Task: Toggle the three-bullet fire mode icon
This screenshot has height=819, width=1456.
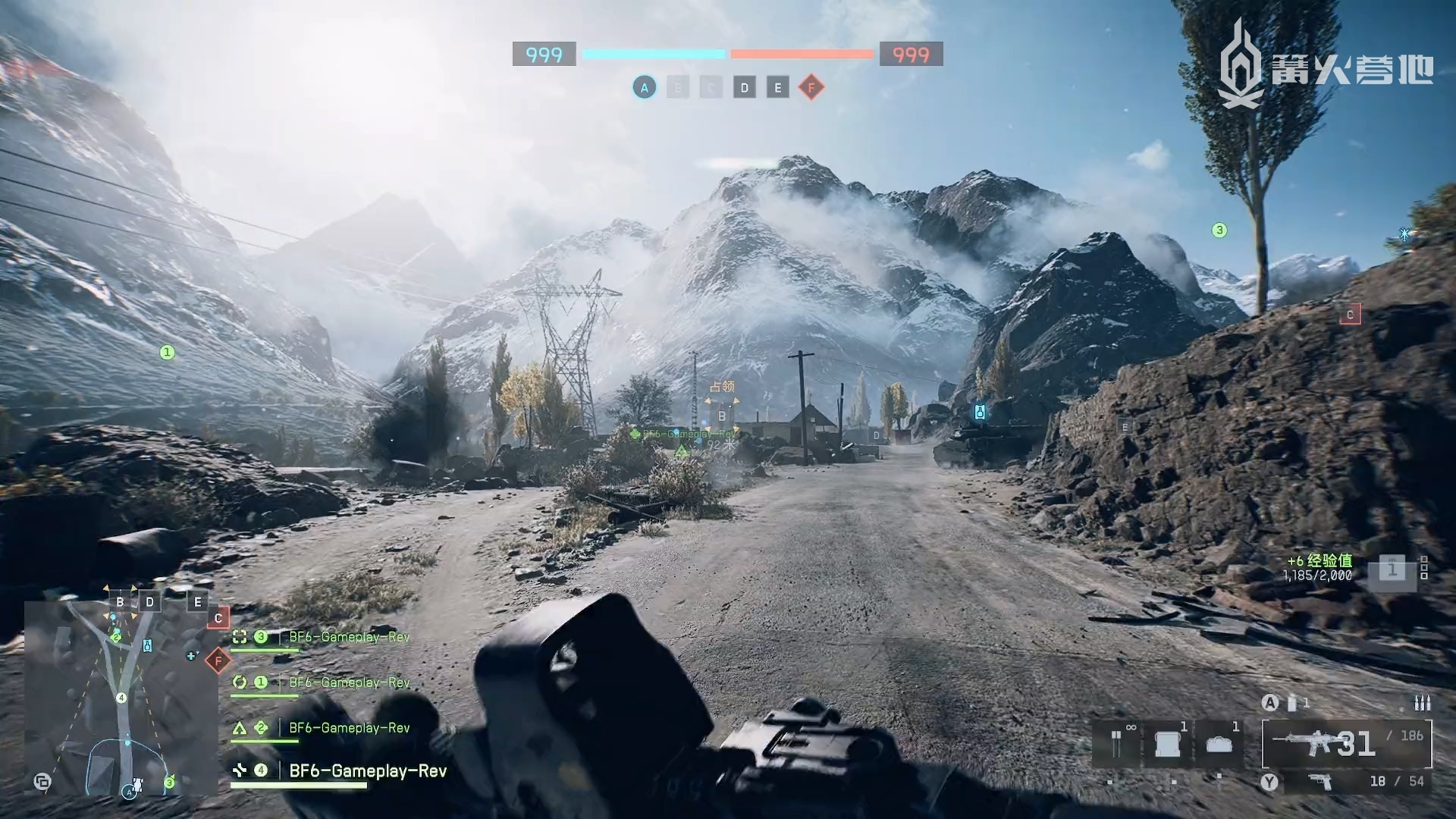Action: [1422, 704]
